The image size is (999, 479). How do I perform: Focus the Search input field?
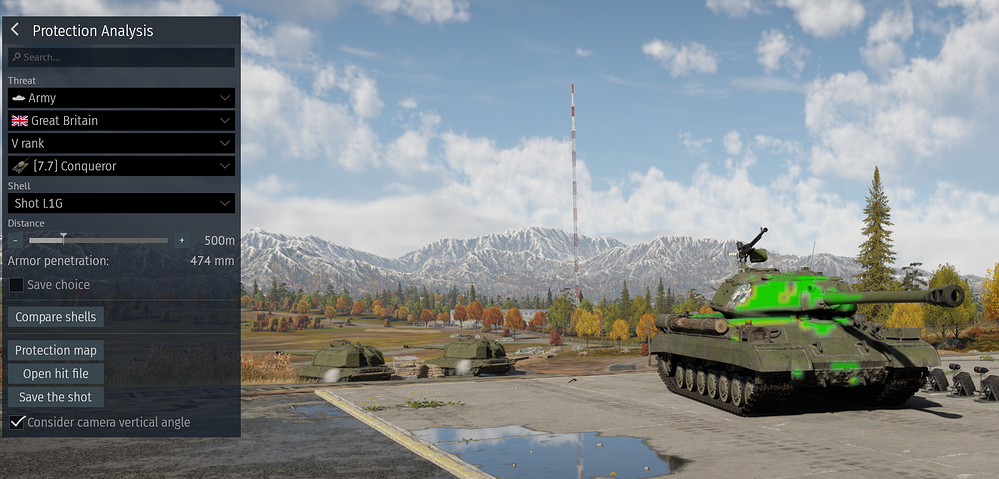click(122, 58)
